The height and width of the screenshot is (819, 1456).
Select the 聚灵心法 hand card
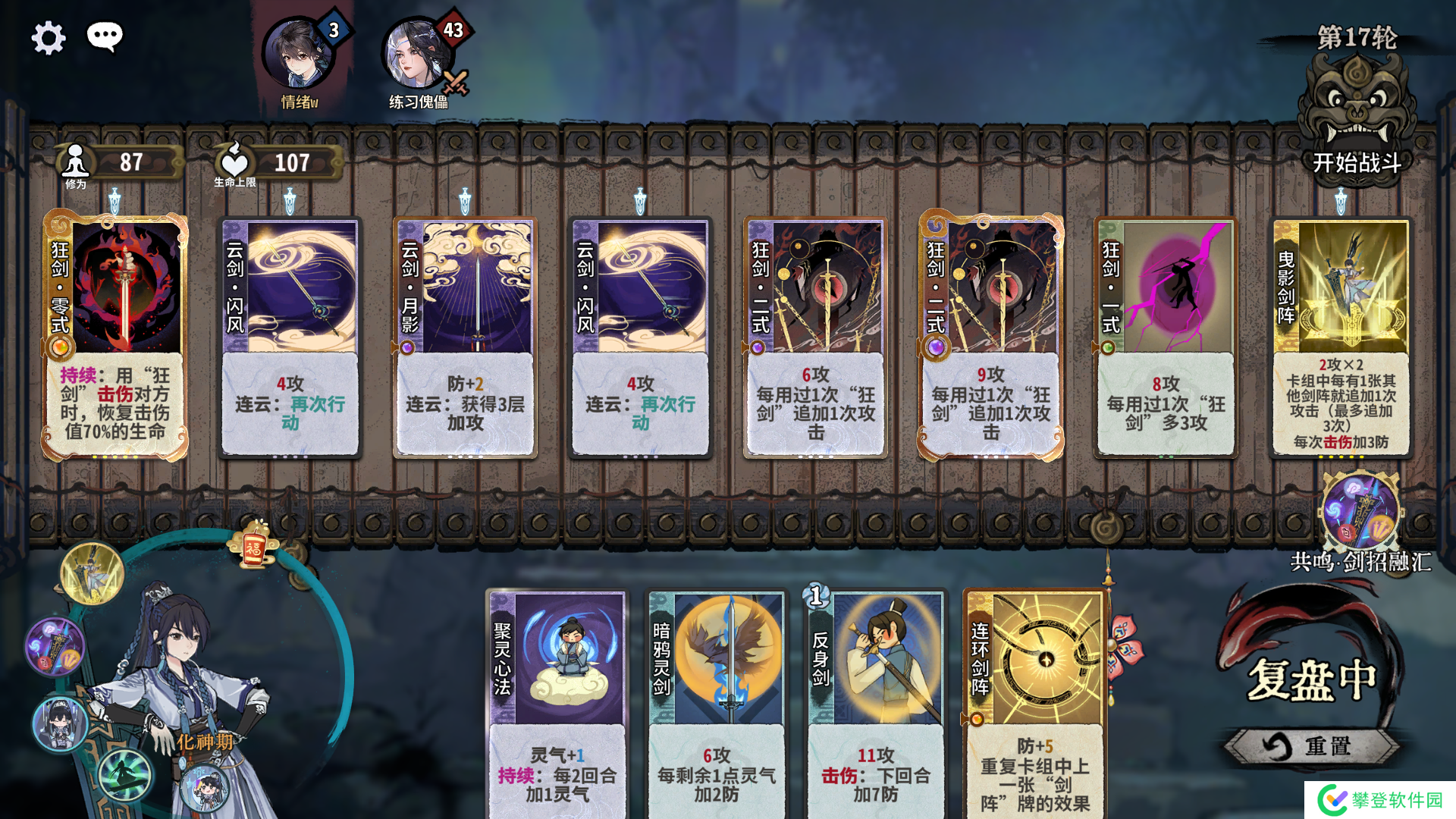[x=557, y=701]
